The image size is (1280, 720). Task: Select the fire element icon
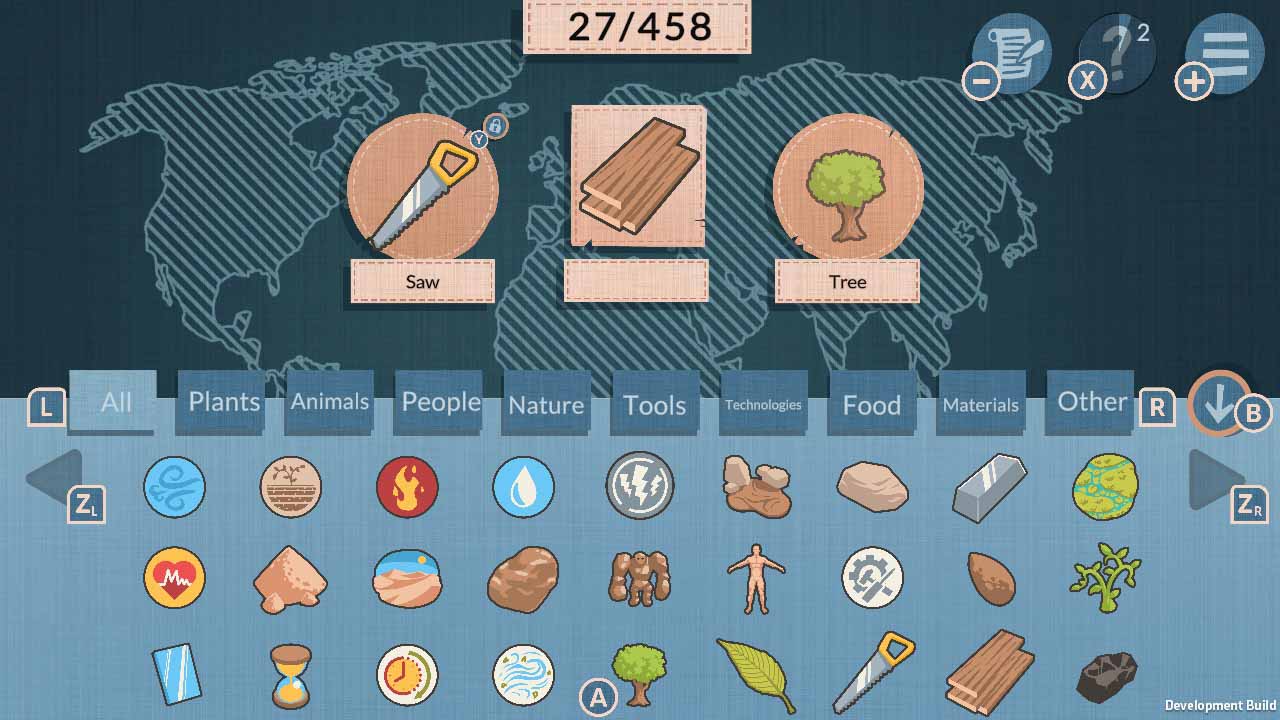pyautogui.click(x=407, y=488)
